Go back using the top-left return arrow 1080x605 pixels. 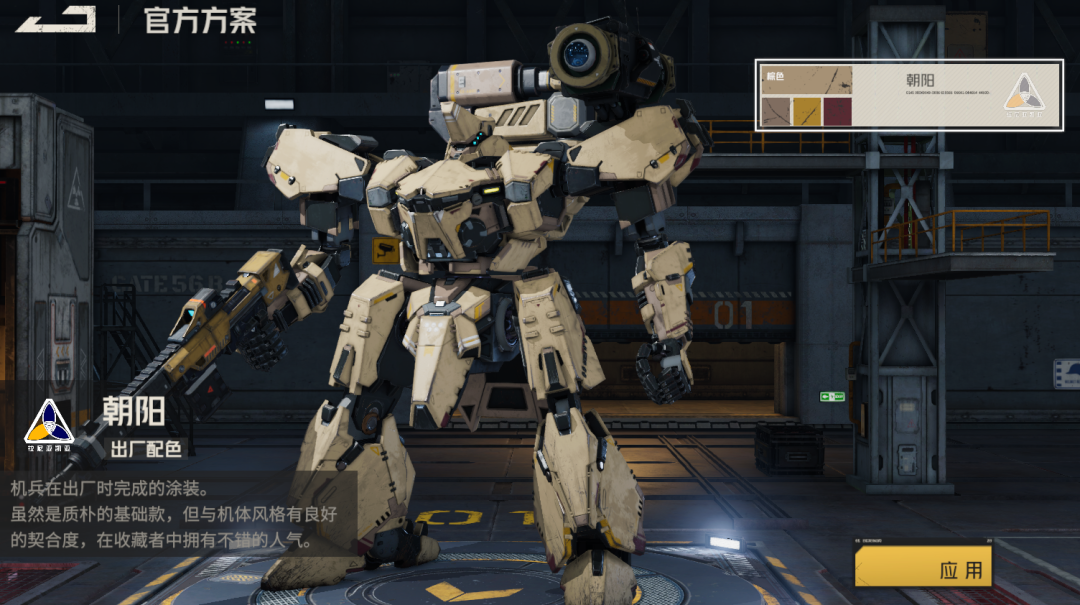pyautogui.click(x=55, y=19)
